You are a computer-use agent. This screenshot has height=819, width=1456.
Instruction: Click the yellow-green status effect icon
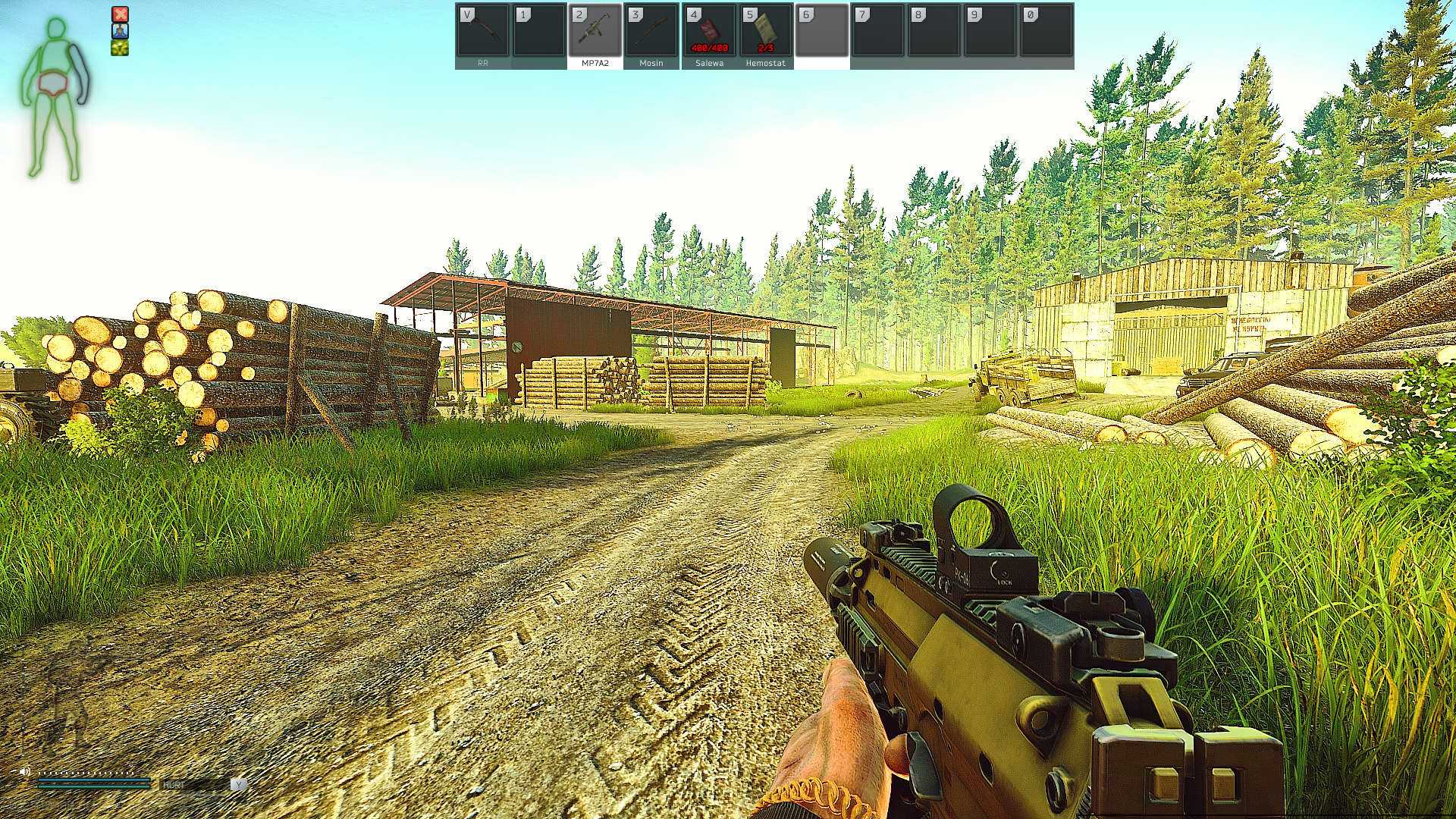(120, 48)
